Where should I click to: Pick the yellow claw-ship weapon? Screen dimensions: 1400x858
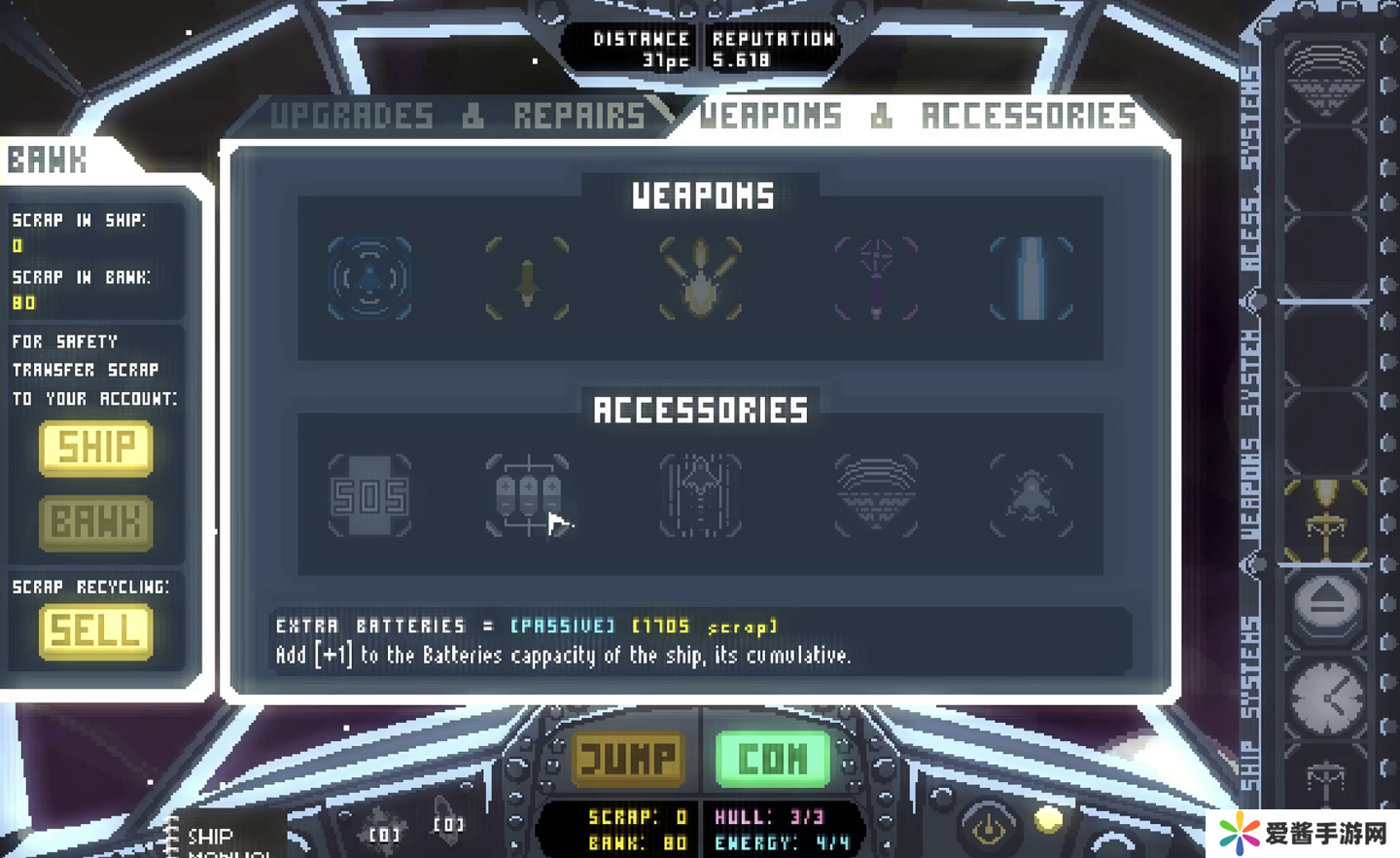pos(700,279)
